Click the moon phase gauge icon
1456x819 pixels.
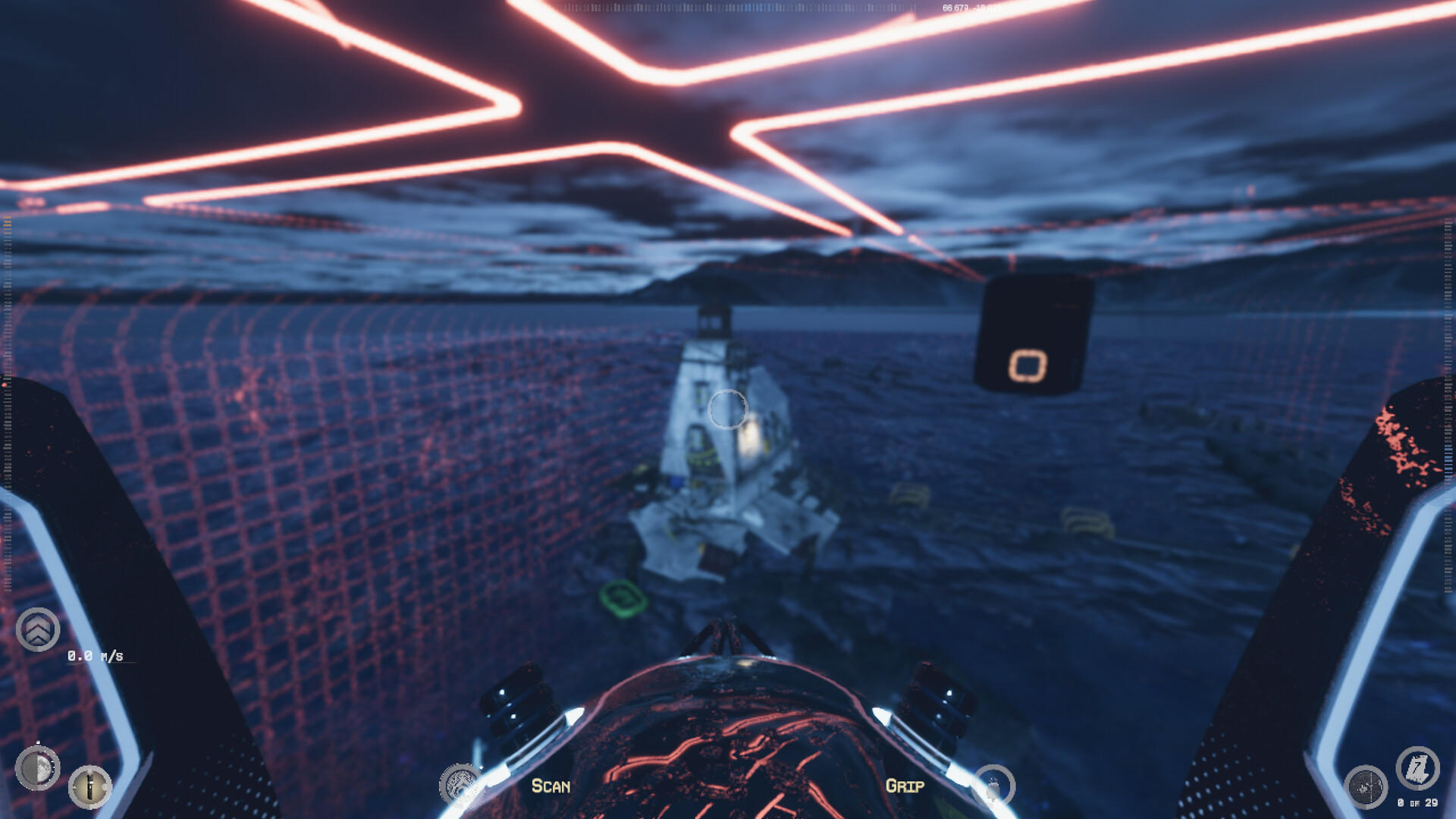click(36, 768)
